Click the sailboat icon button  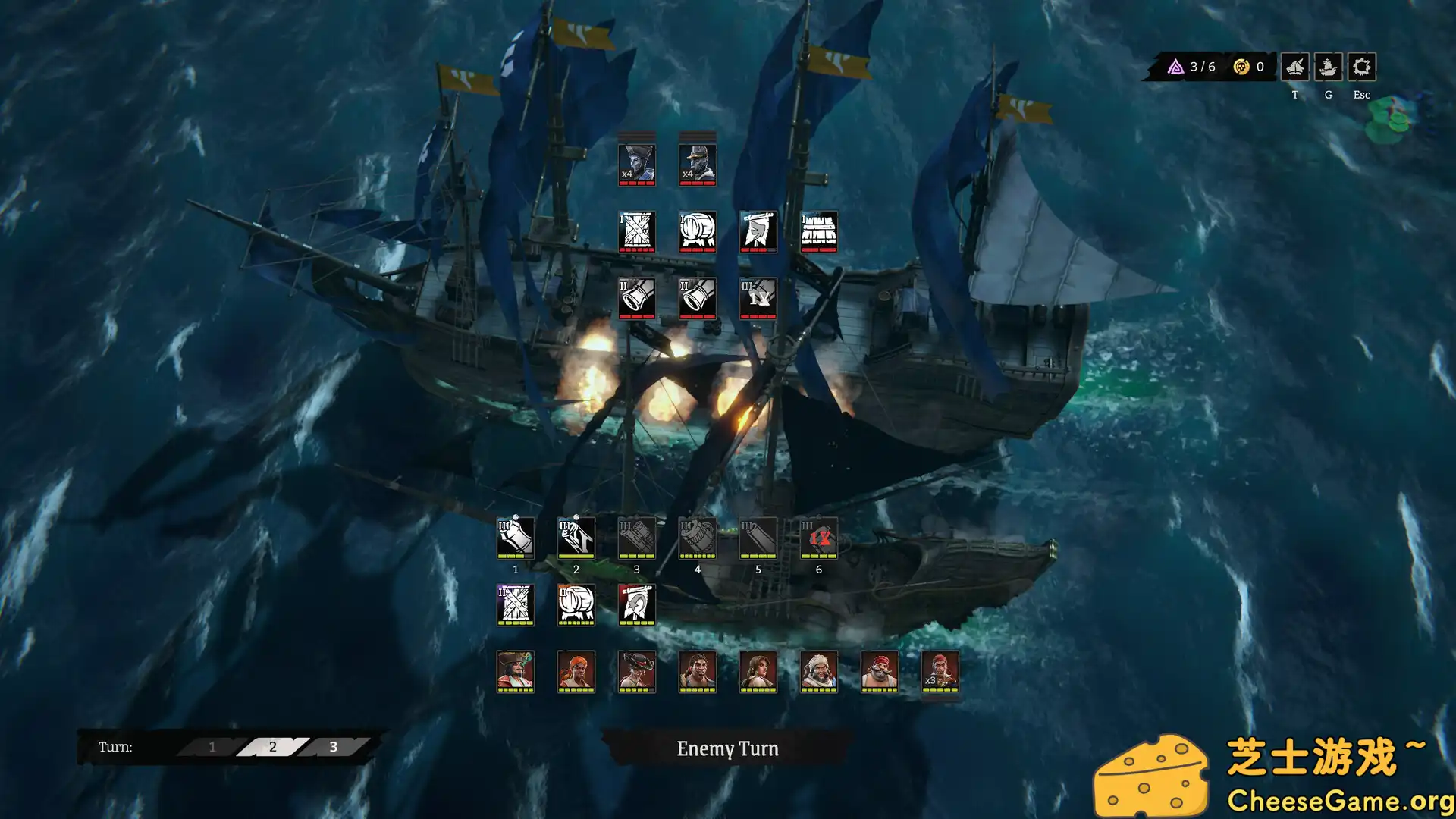click(x=1294, y=67)
